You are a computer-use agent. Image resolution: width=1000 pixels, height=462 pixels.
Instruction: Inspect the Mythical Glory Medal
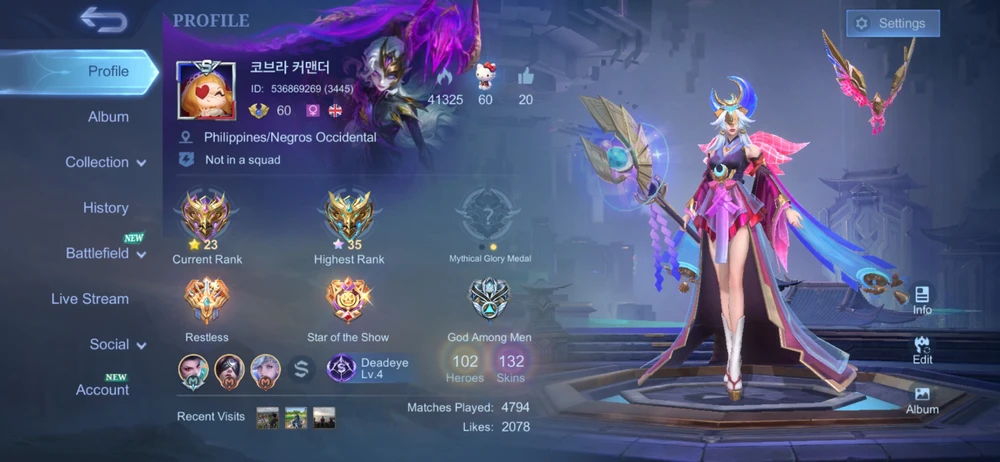(489, 215)
